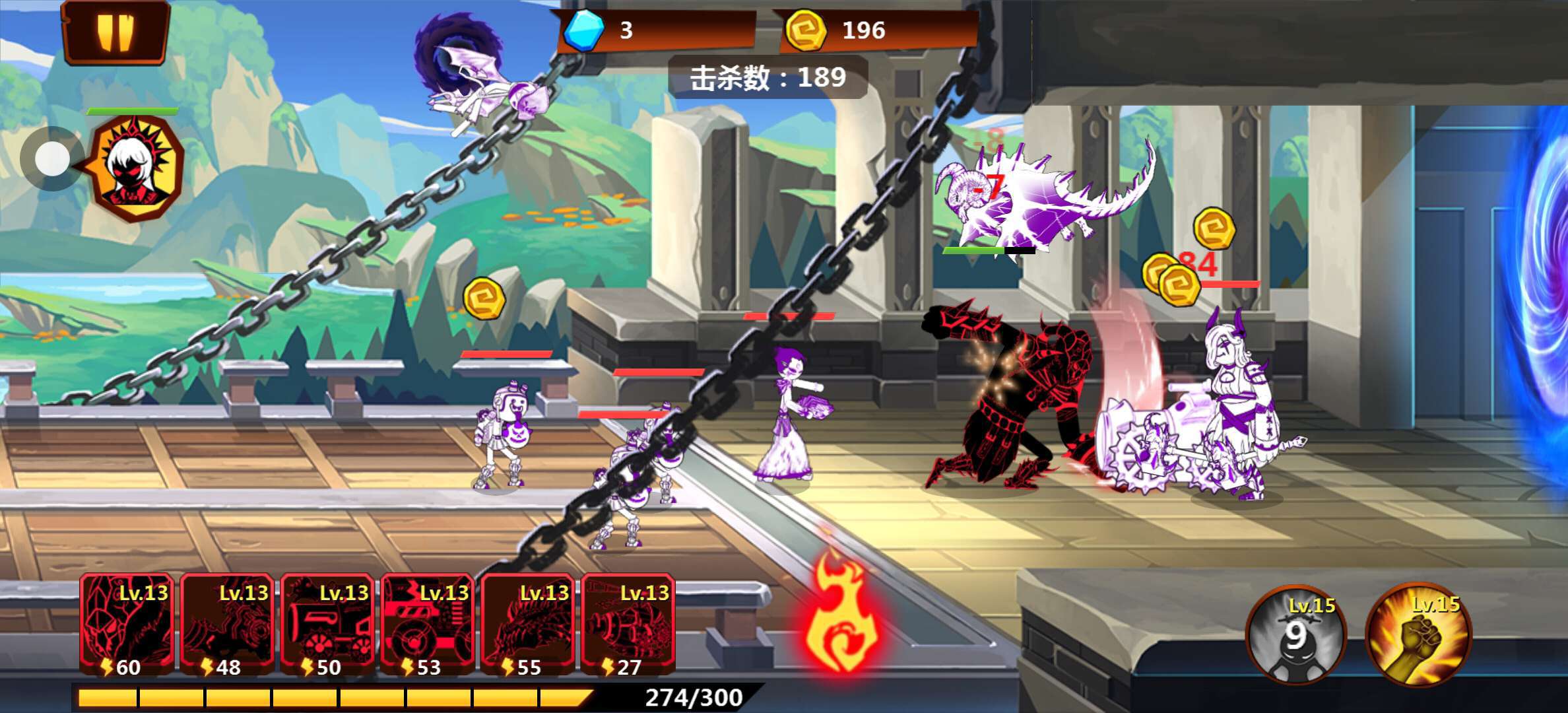
Task: Deploy the unit card costing 60 energy
Action: click(x=127, y=625)
